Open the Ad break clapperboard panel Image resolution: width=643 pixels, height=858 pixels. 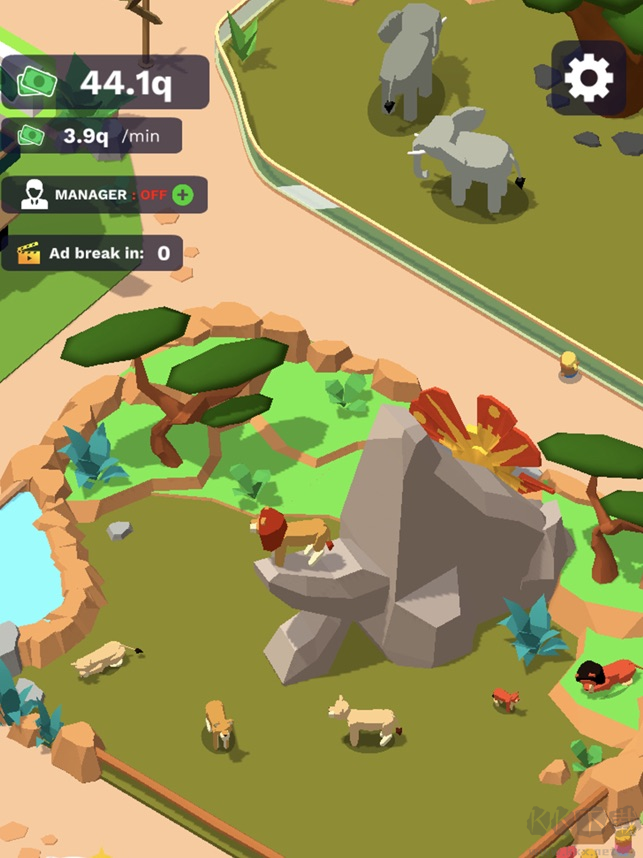pyautogui.click(x=91, y=253)
